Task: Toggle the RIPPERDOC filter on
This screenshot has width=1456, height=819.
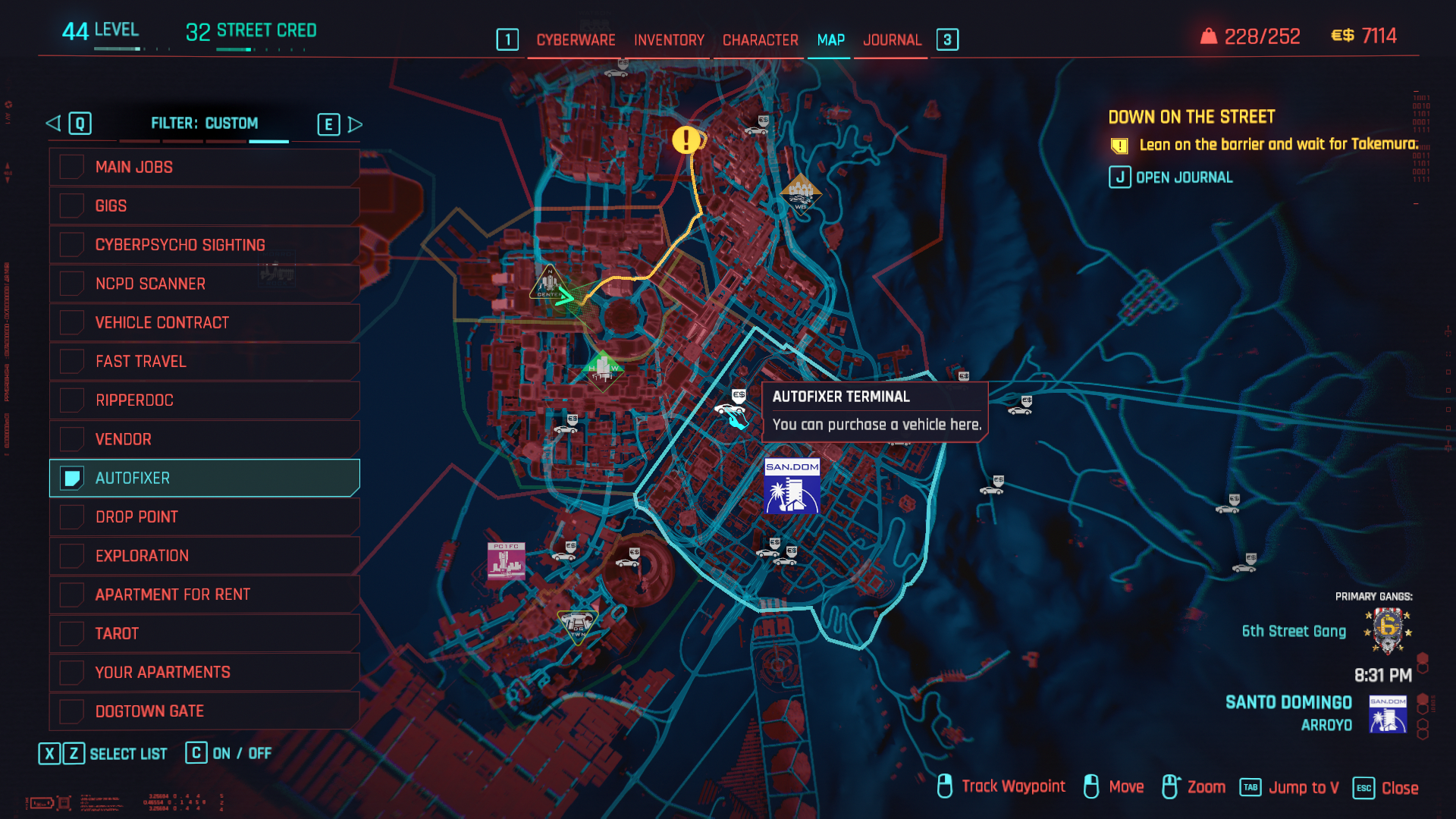Action: pyautogui.click(x=72, y=400)
